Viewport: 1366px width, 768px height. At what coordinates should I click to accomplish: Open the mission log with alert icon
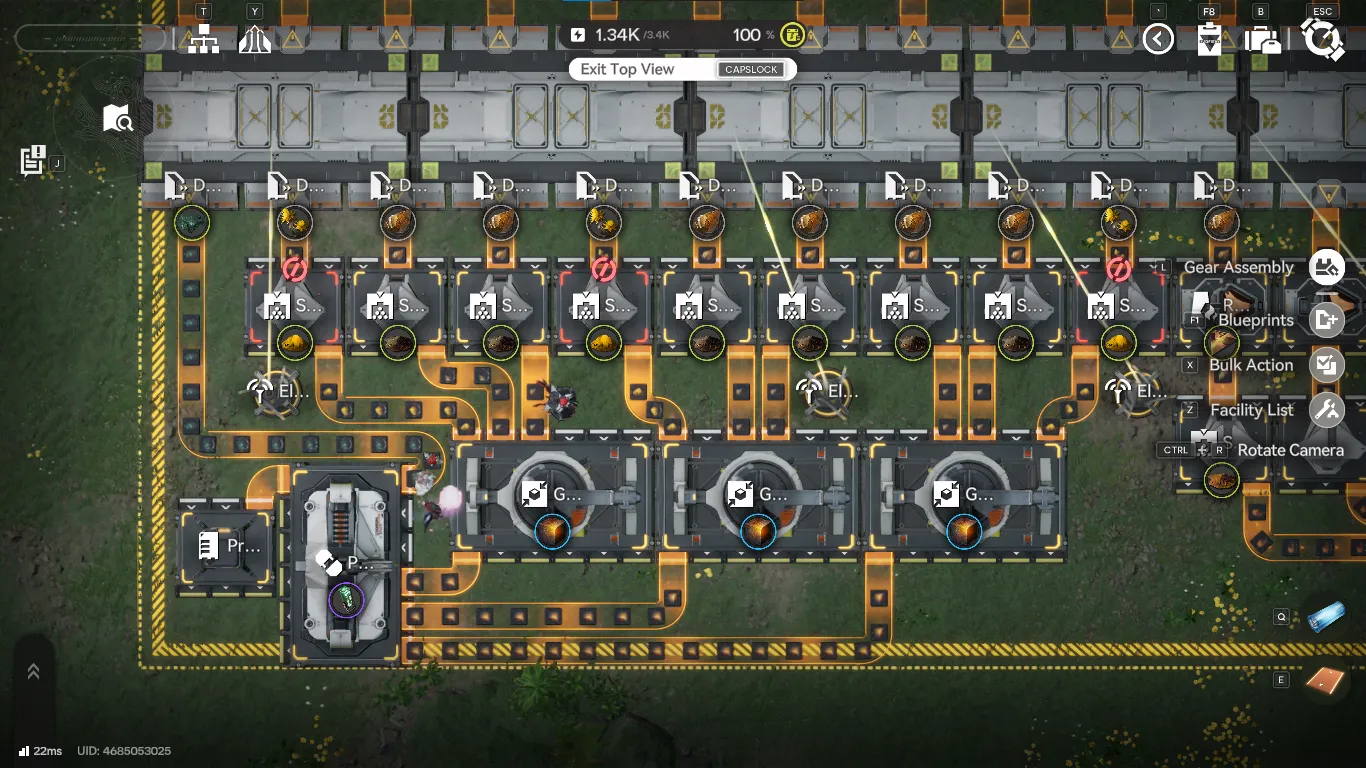point(33,160)
